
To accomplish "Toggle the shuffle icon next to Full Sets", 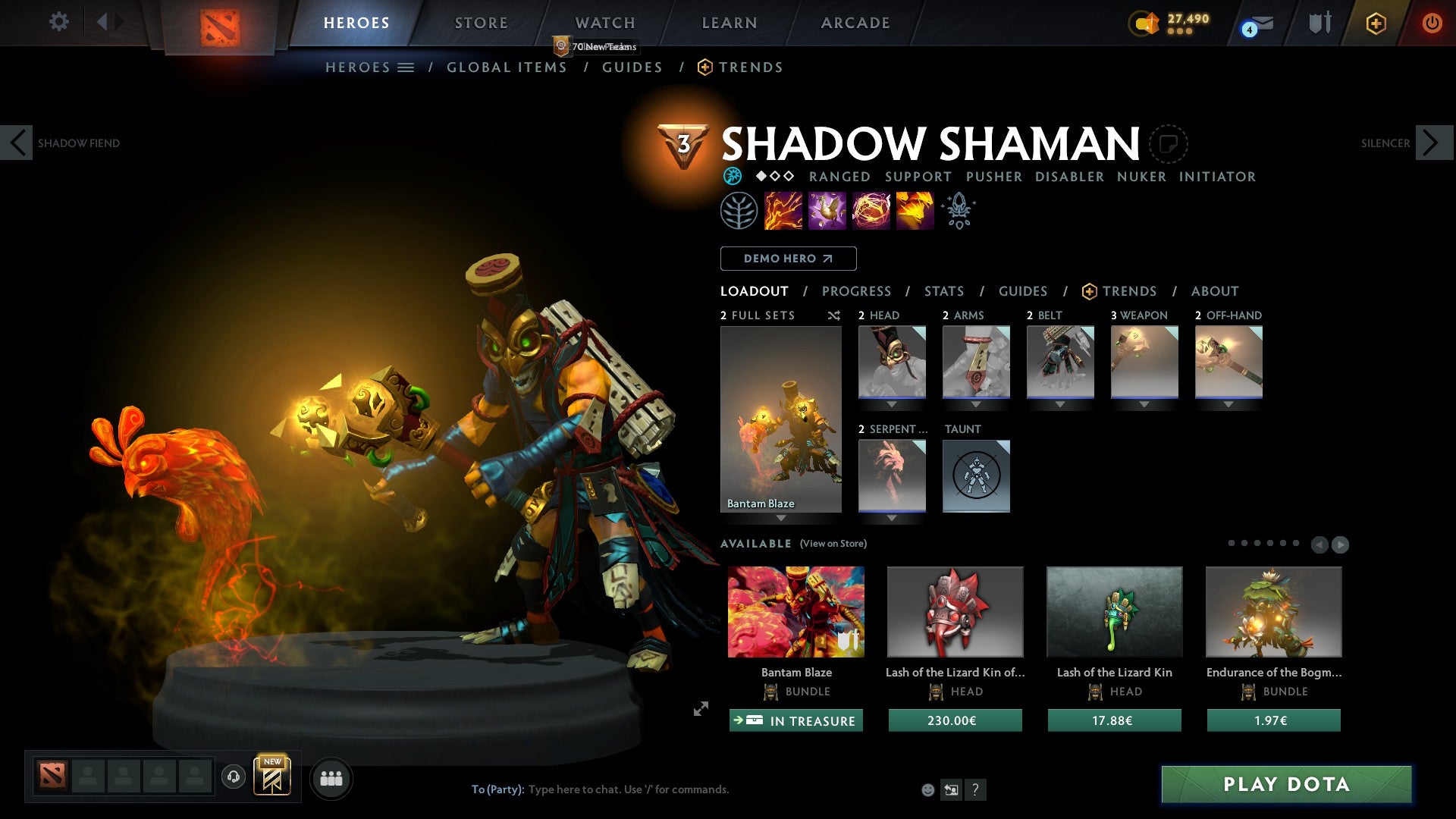I will click(x=833, y=316).
